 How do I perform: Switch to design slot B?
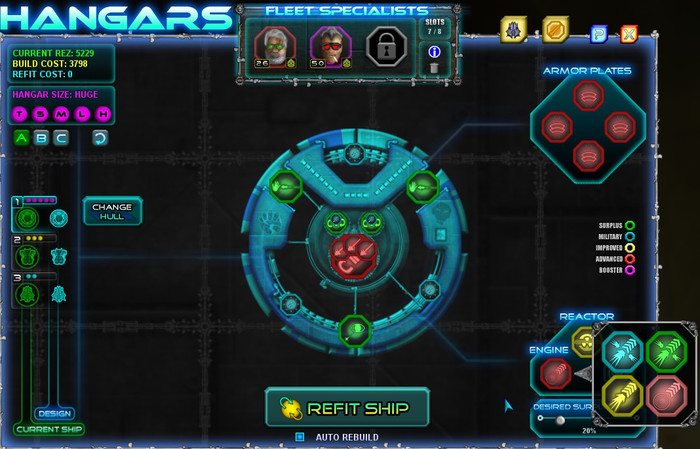point(41,138)
